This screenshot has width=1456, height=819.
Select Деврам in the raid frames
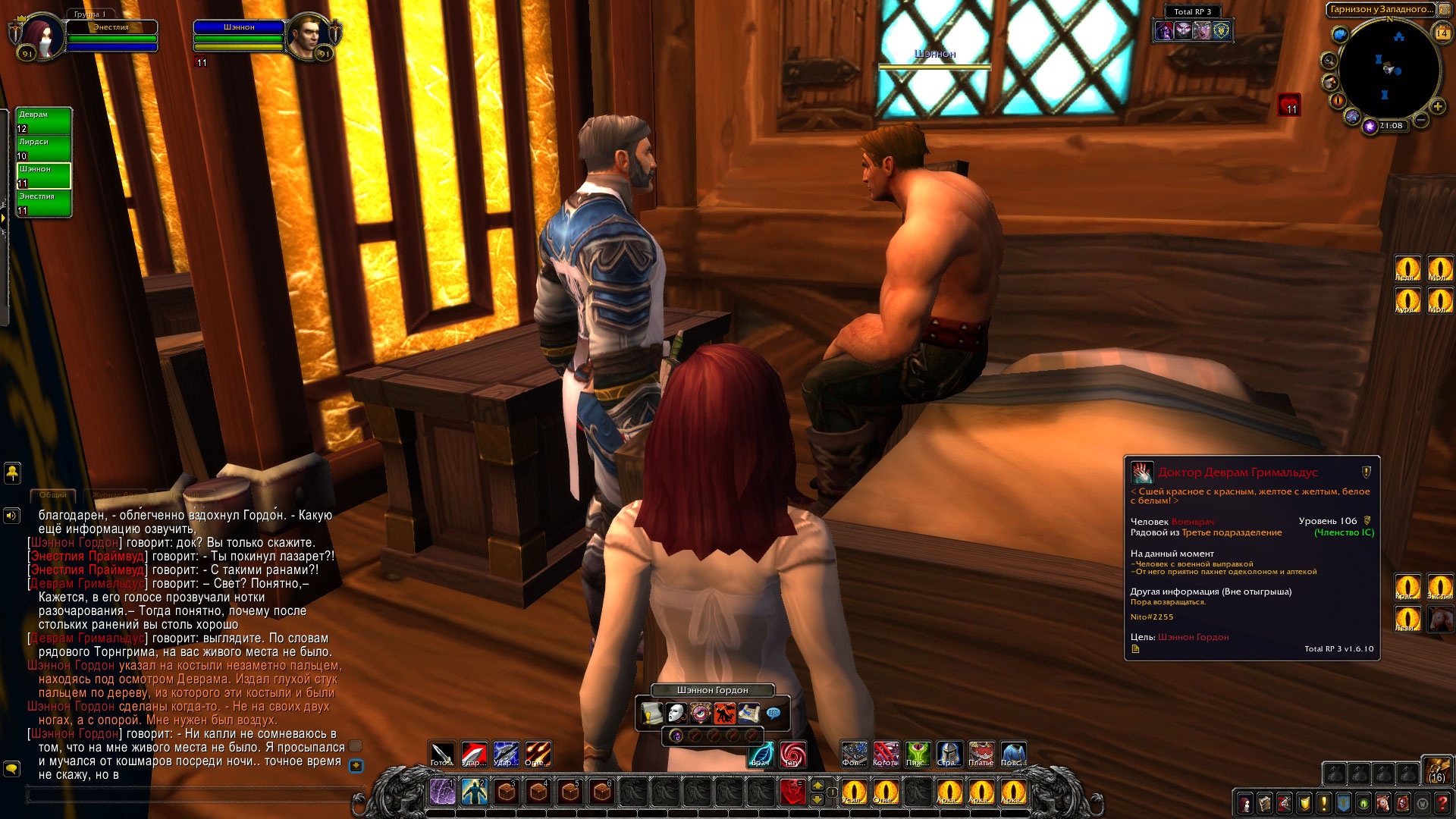[44, 121]
